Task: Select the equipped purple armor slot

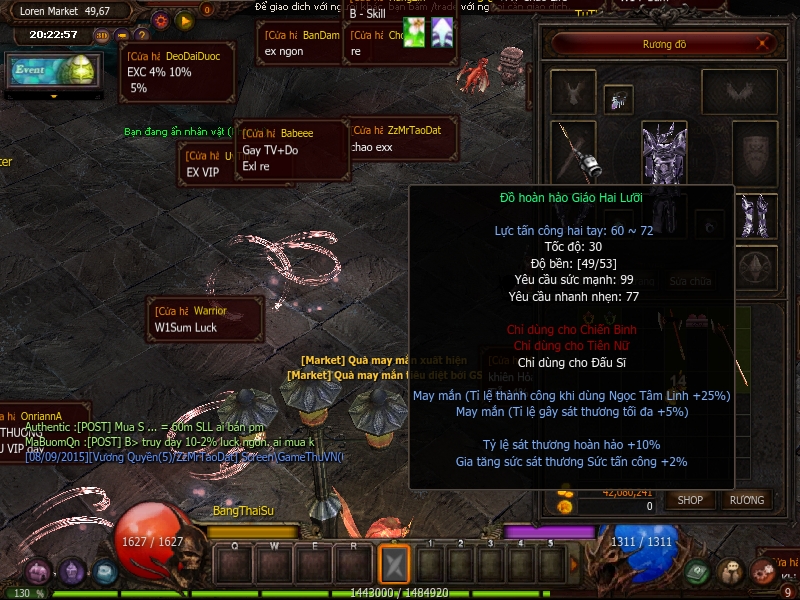Action: pos(663,154)
